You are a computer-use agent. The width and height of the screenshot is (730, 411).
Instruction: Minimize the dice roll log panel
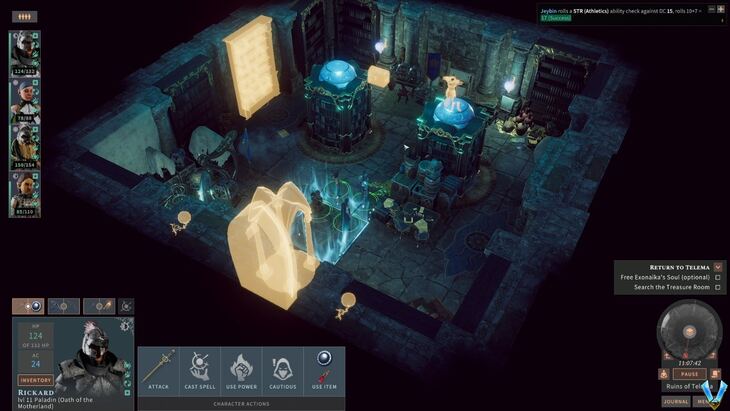[x=712, y=9]
